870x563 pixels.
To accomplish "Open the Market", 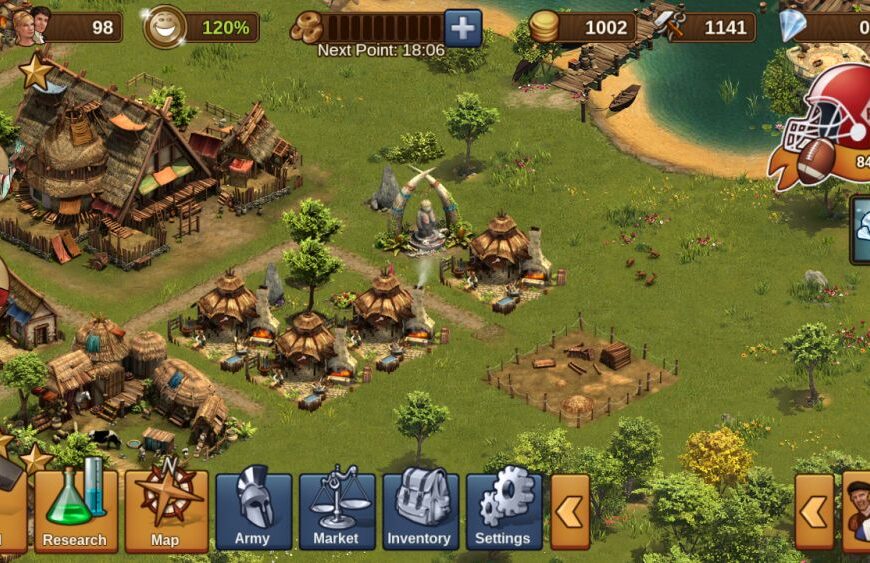I will point(337,511).
